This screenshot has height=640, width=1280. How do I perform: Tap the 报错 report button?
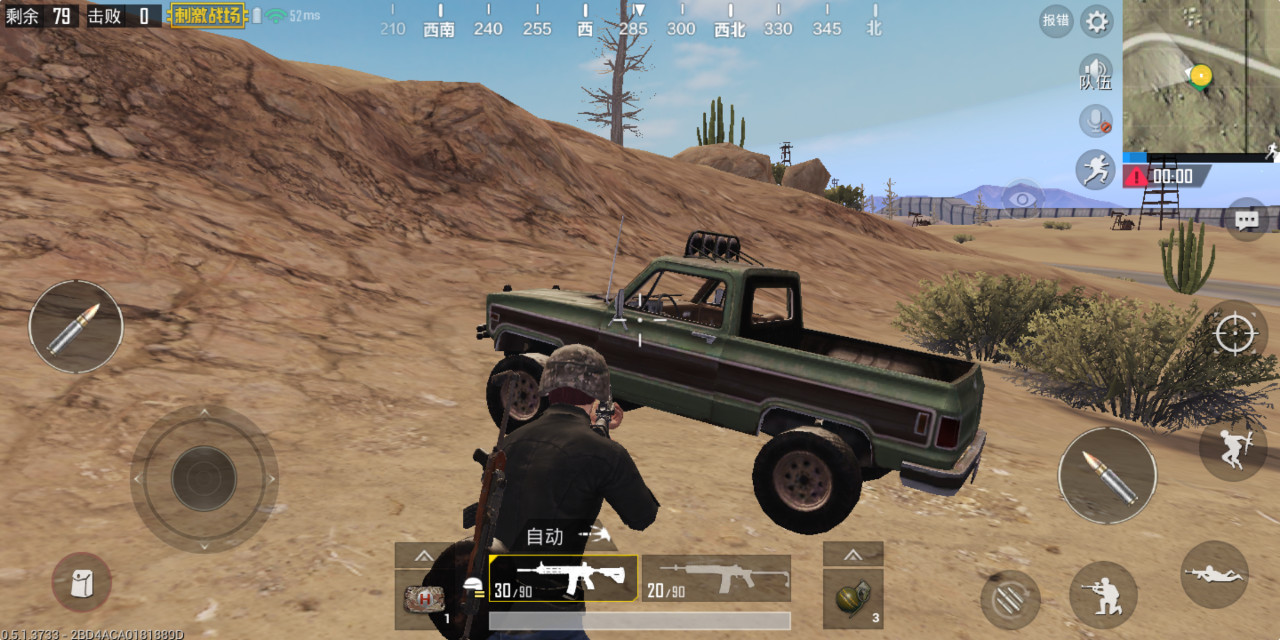click(1055, 21)
